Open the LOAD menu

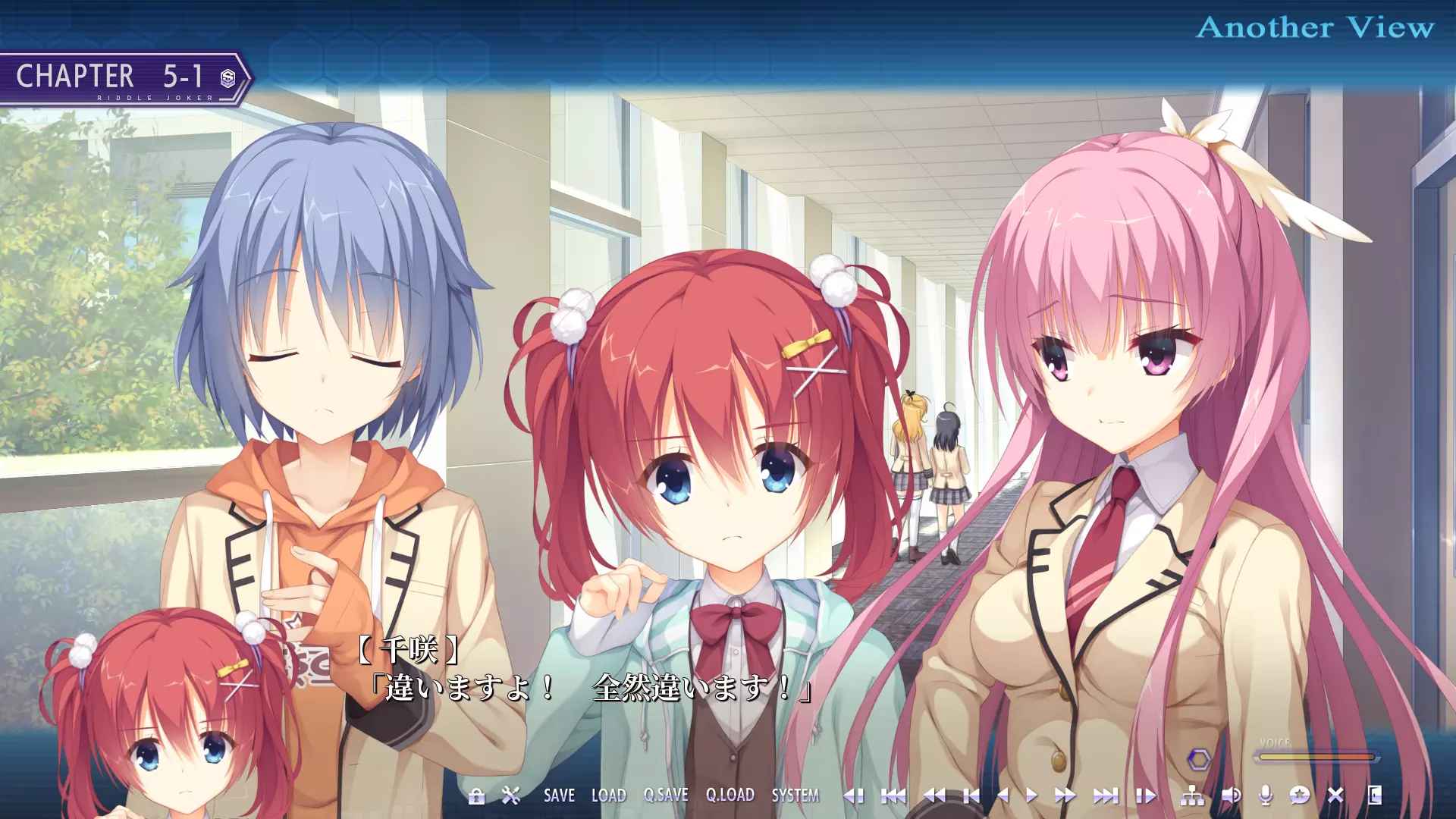[608, 795]
